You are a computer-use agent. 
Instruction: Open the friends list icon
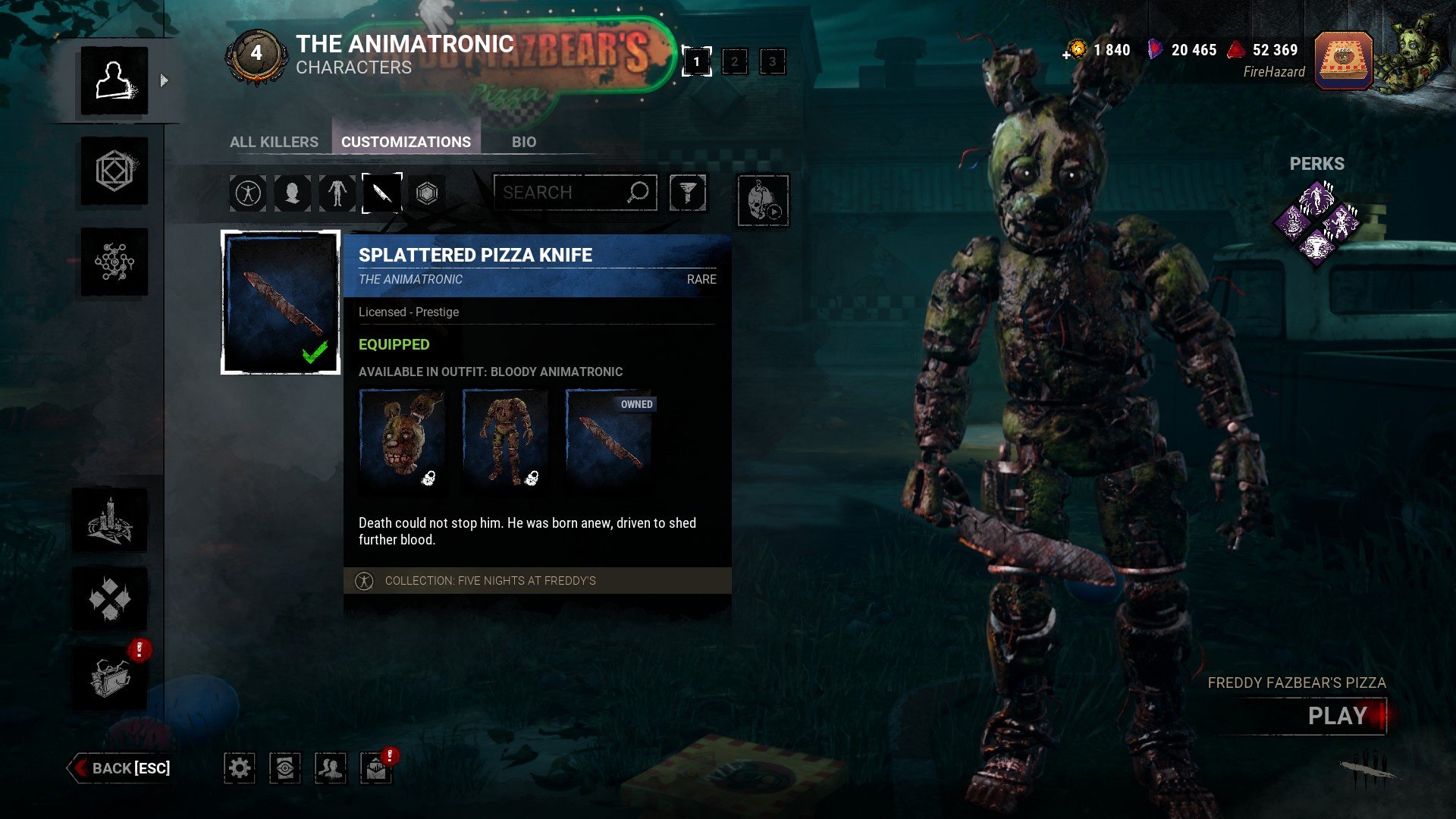331,768
